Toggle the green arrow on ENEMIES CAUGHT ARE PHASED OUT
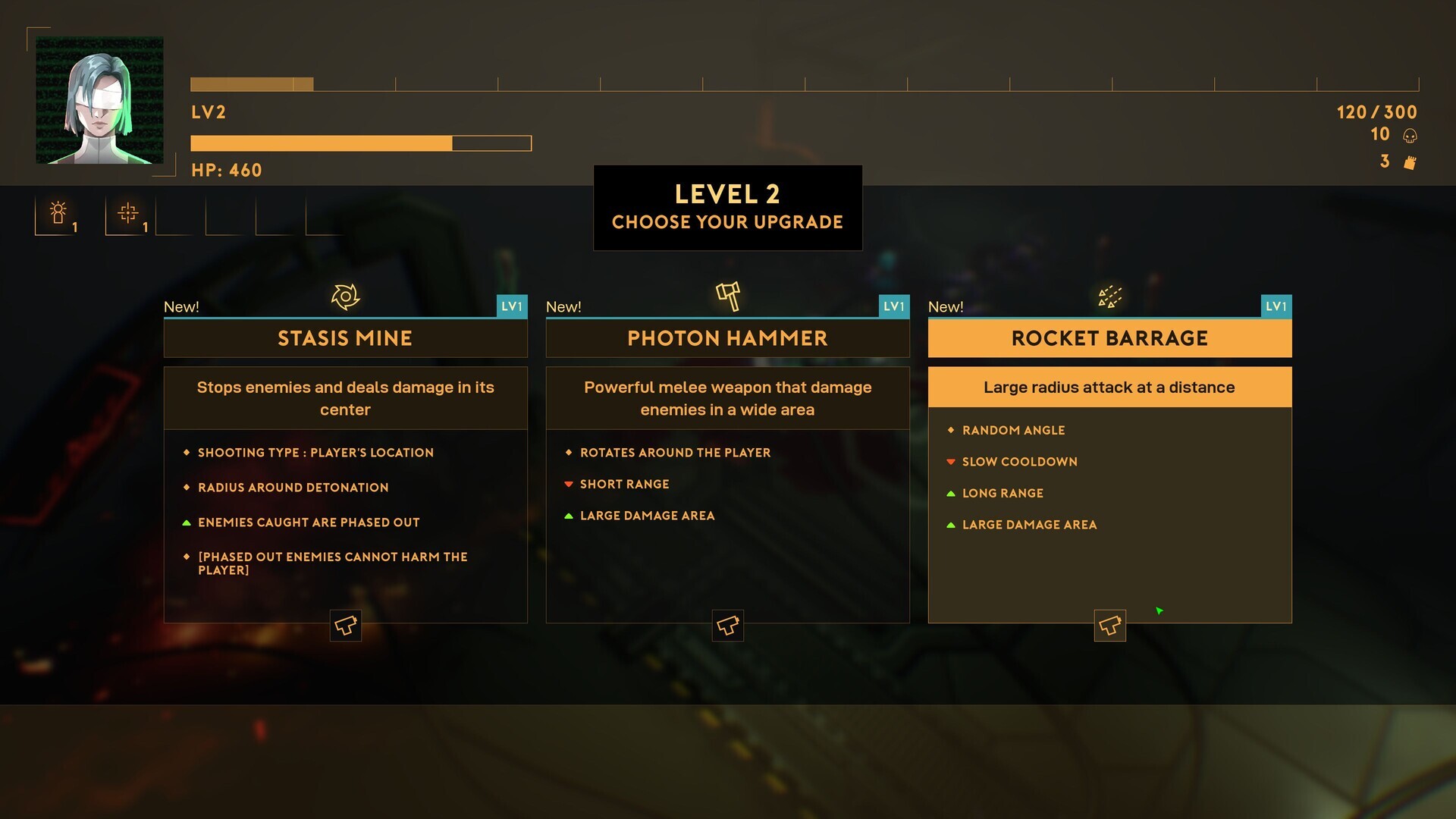Viewport: 1456px width, 819px height. coord(187,522)
